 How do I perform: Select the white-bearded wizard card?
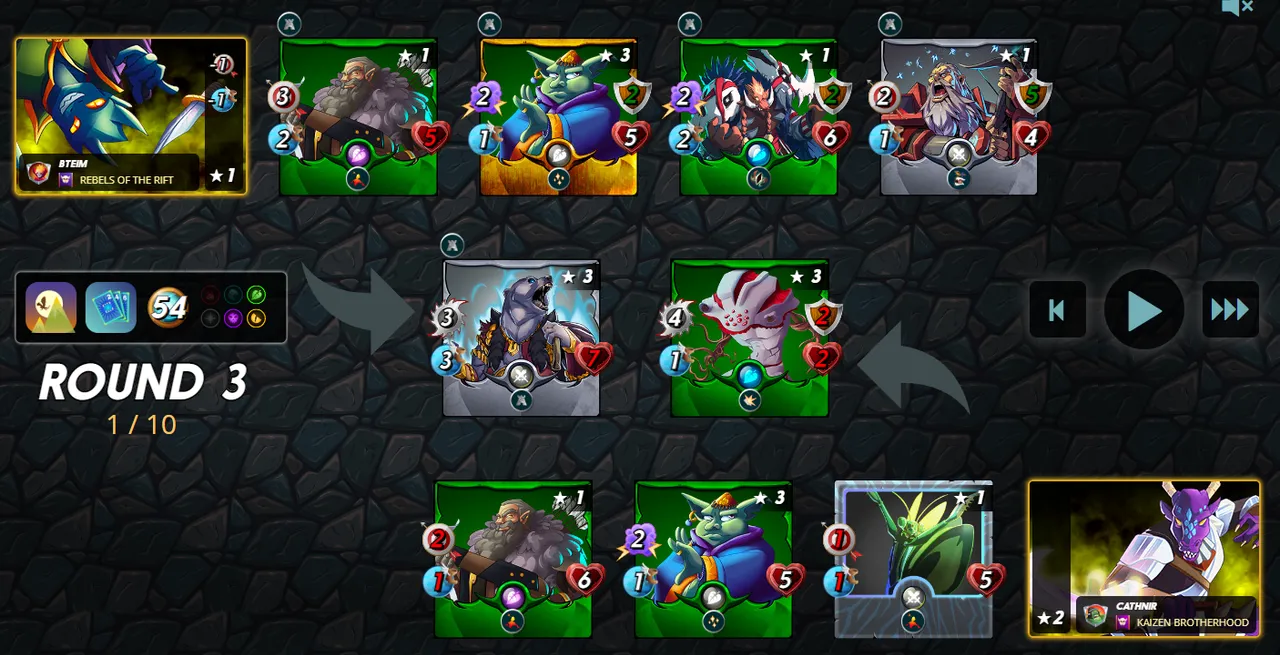(x=958, y=117)
